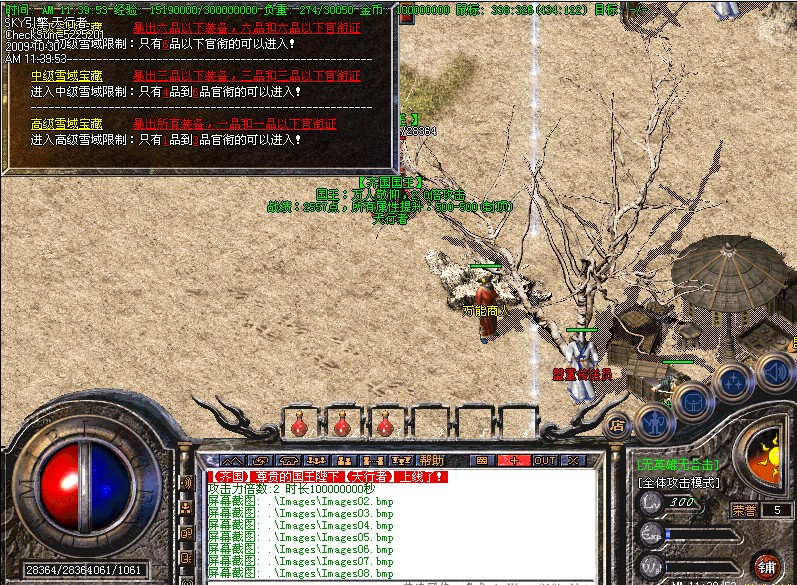Viewport: 797px width, 585px height.
Task: Open the skills sparkle round button
Action: [733, 381]
